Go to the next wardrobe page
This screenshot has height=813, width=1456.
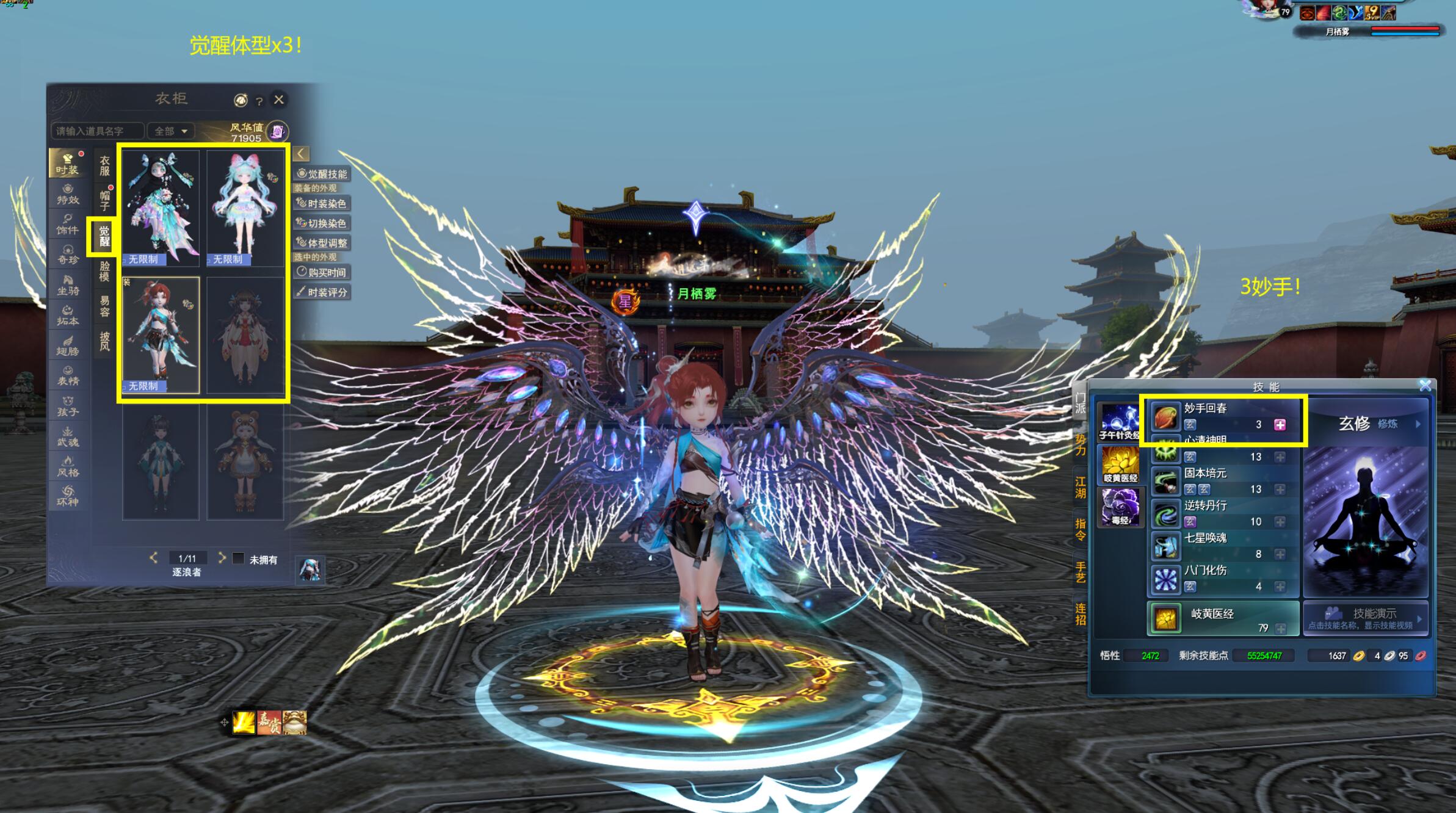(x=222, y=558)
